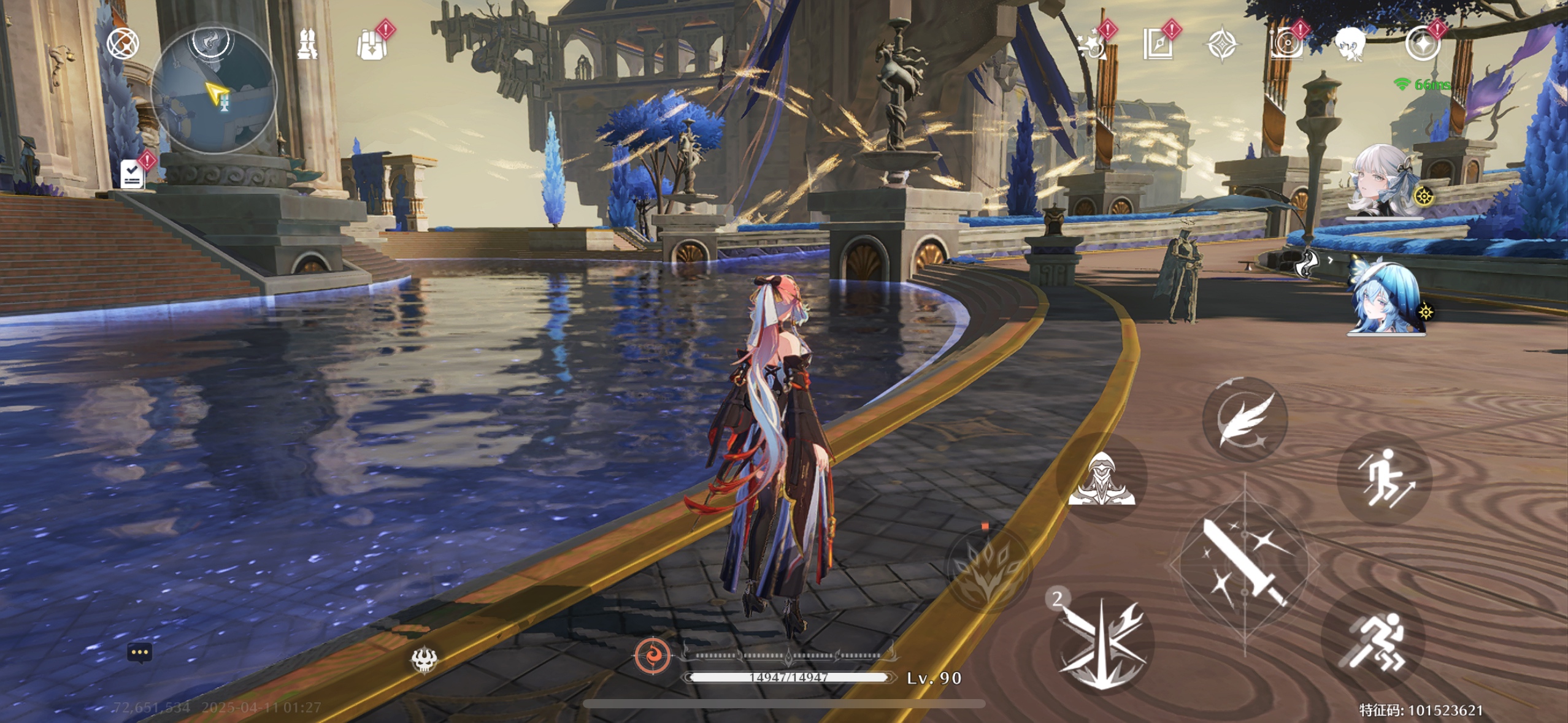Open the backpack inventory
Image resolution: width=1568 pixels, height=723 pixels.
[x=372, y=45]
